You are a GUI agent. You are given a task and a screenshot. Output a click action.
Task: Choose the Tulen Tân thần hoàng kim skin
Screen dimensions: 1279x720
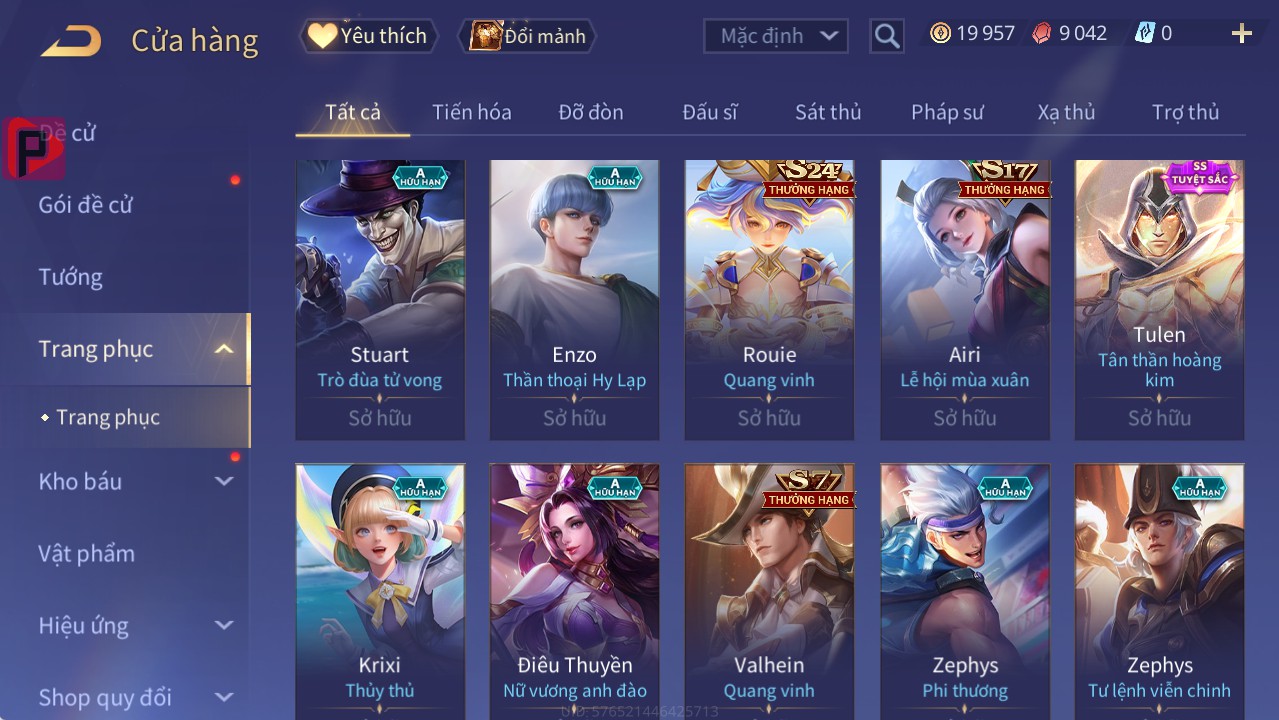click(x=1159, y=299)
